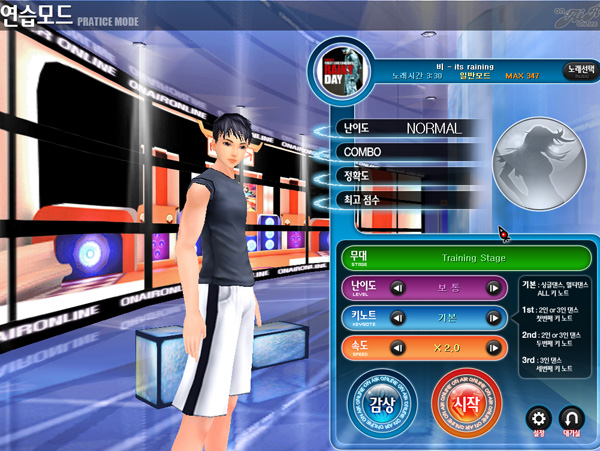This screenshot has height=451, width=600.
Task: Click the blue 감상 watch button
Action: [381, 404]
